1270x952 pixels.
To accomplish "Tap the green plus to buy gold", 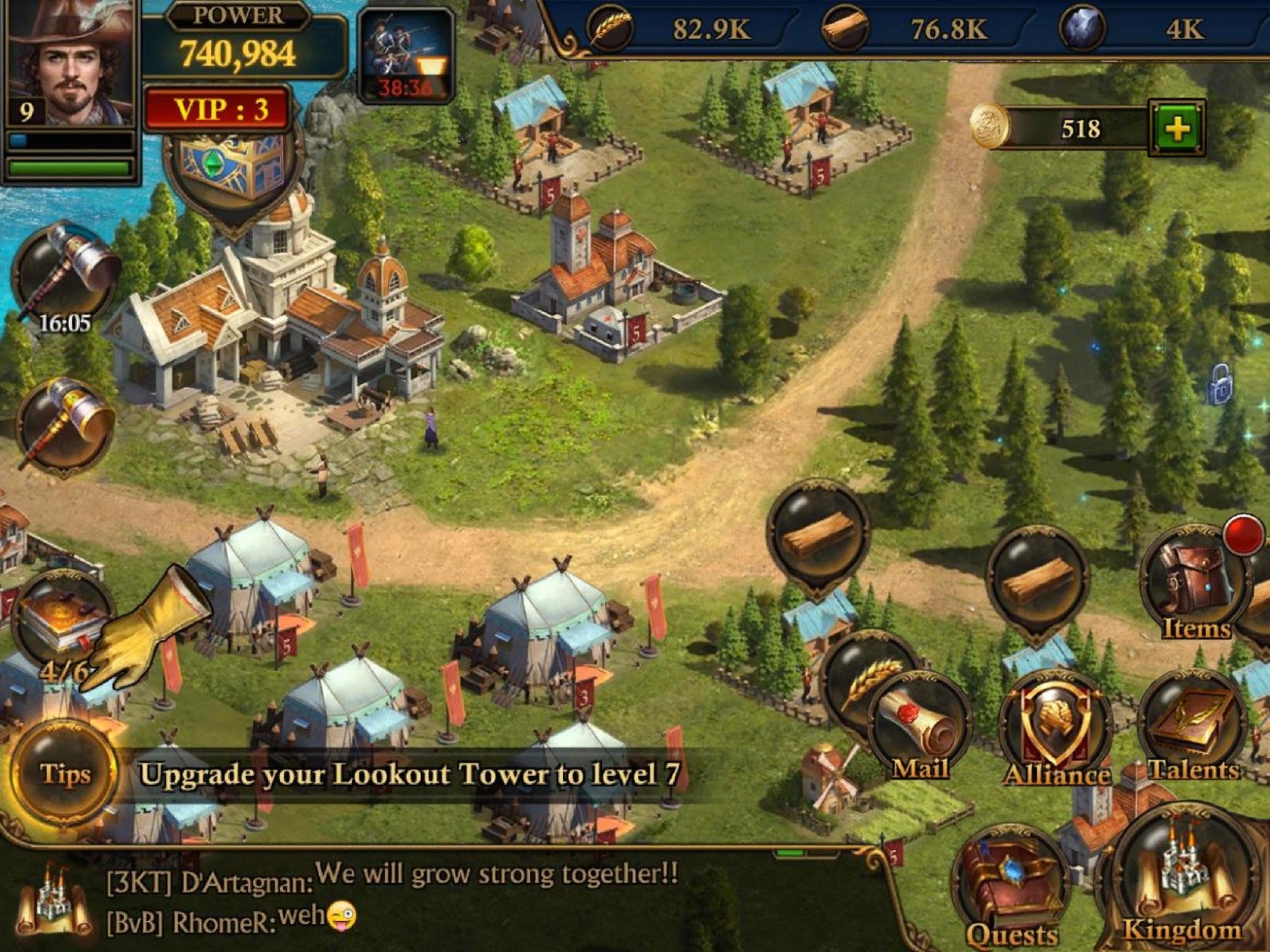I will pos(1177,128).
